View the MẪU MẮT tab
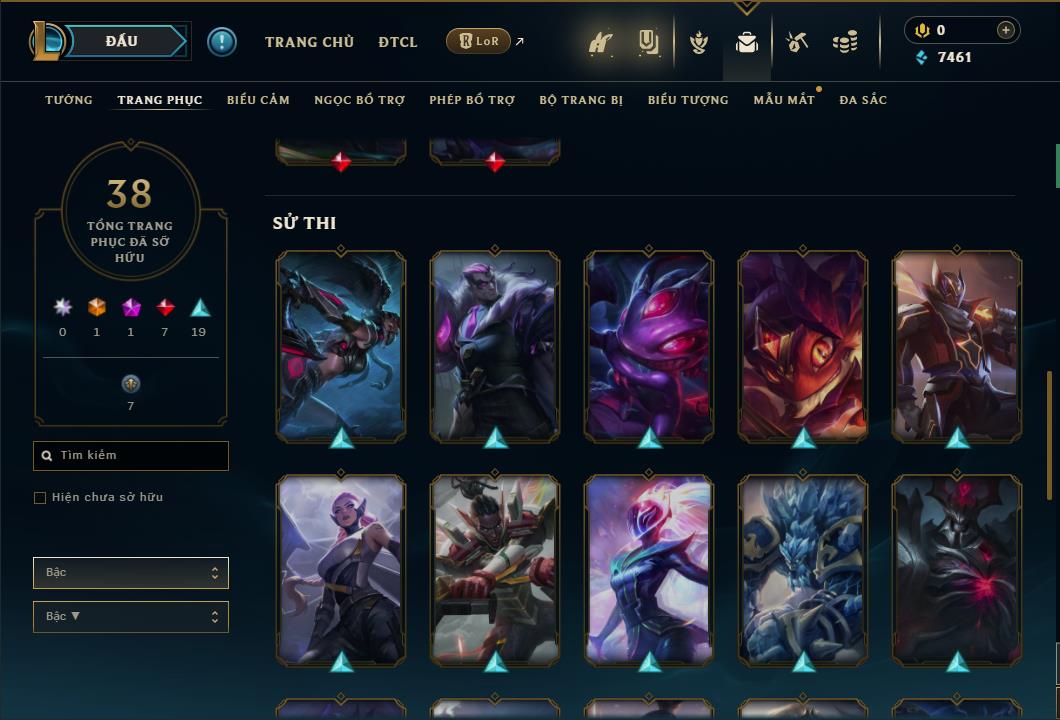 point(784,100)
